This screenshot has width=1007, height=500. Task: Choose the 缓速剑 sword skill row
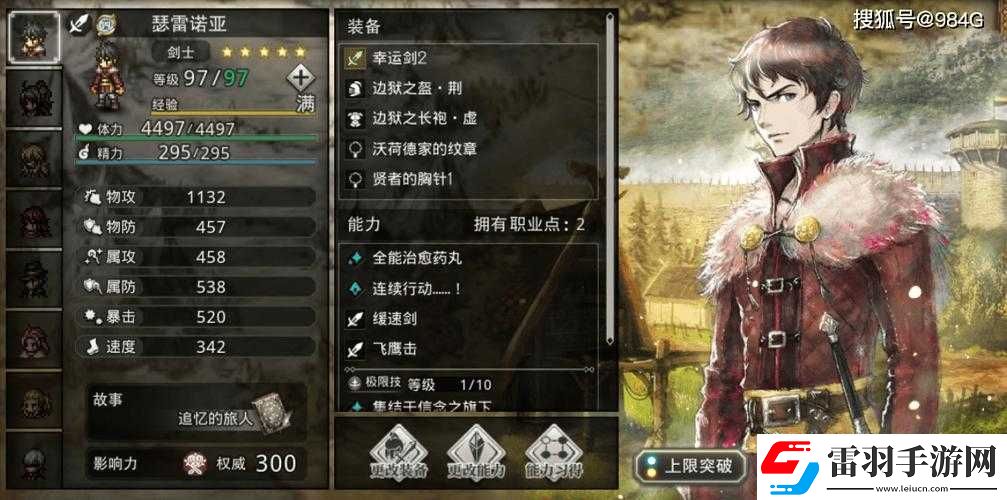pyautogui.click(x=470, y=320)
